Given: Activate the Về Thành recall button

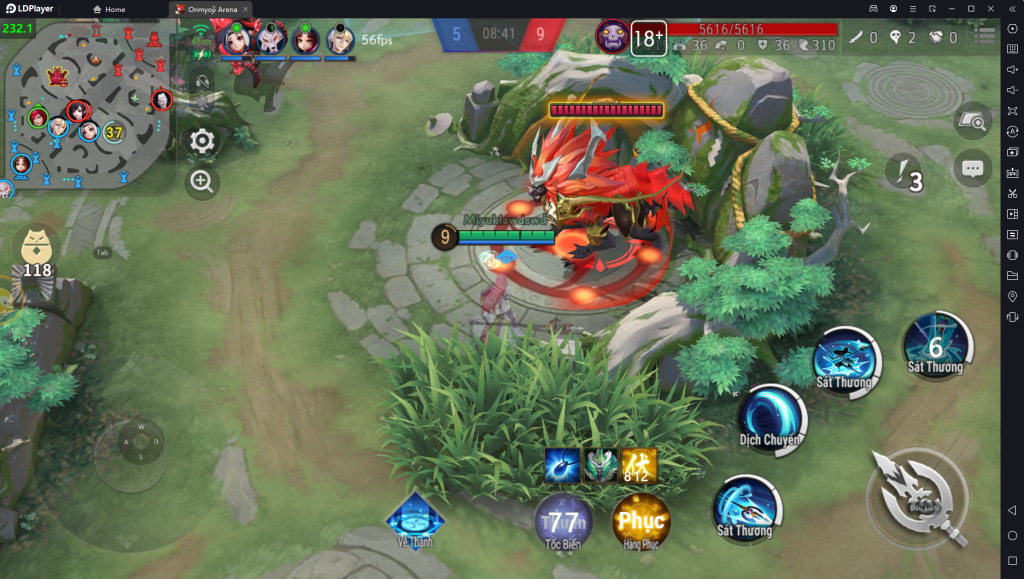Looking at the screenshot, I should (415, 516).
